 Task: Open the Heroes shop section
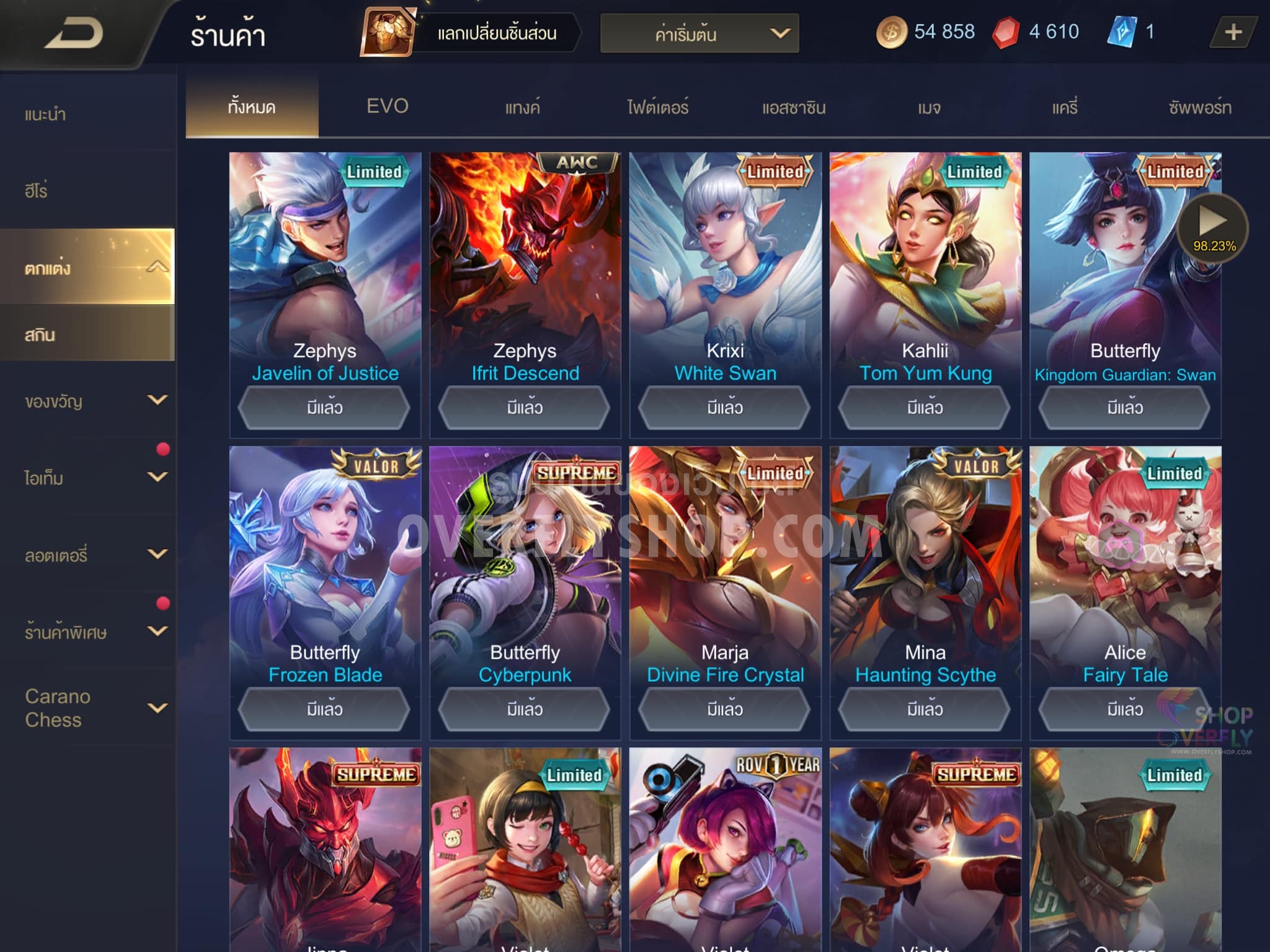pos(37,191)
